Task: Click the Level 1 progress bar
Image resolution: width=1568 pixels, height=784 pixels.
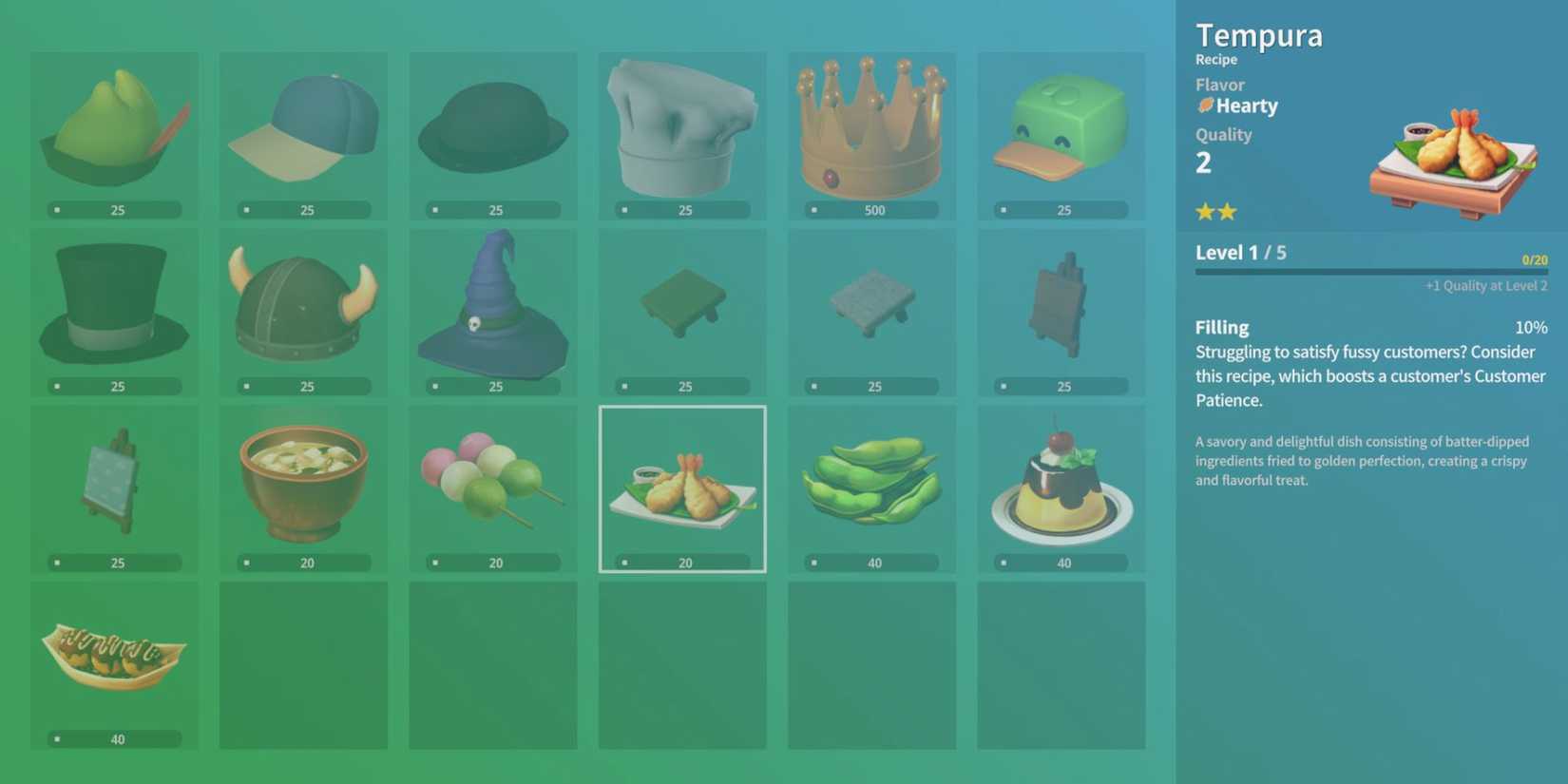Action: click(x=1369, y=270)
